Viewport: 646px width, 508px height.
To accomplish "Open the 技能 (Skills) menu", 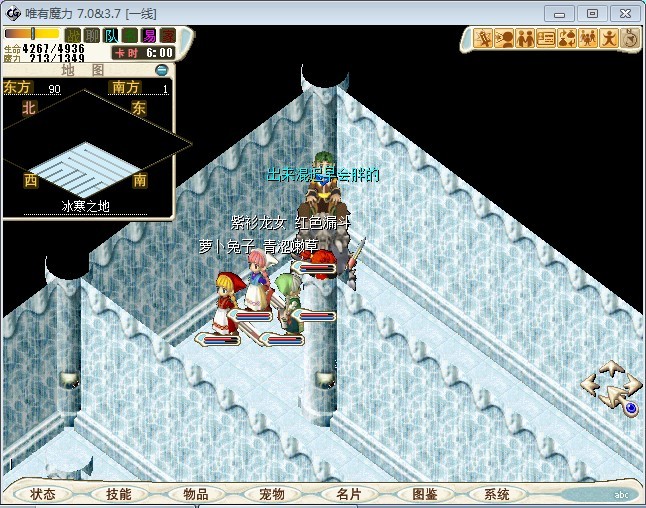I will [x=119, y=494].
